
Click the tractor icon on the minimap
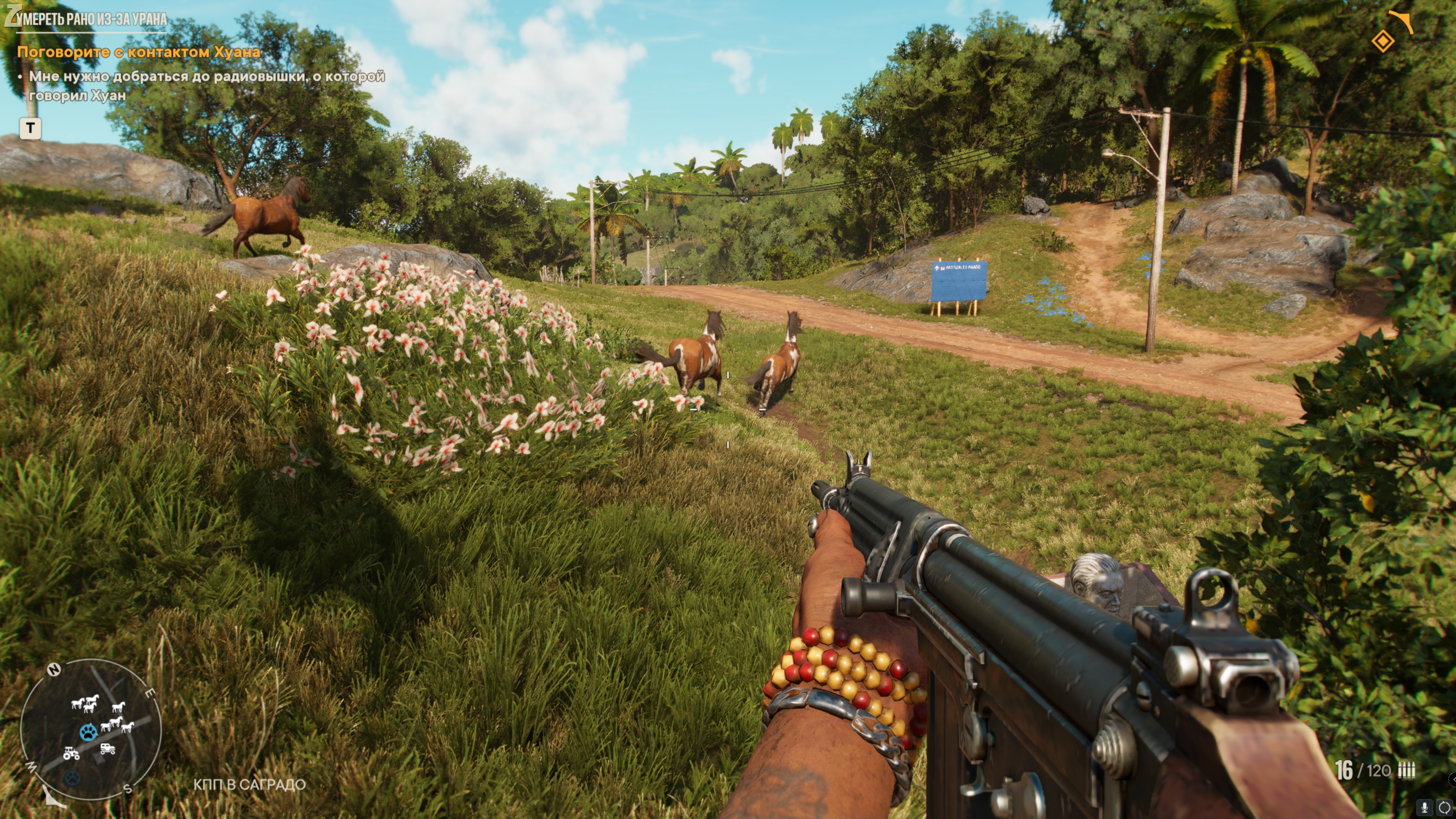71,753
